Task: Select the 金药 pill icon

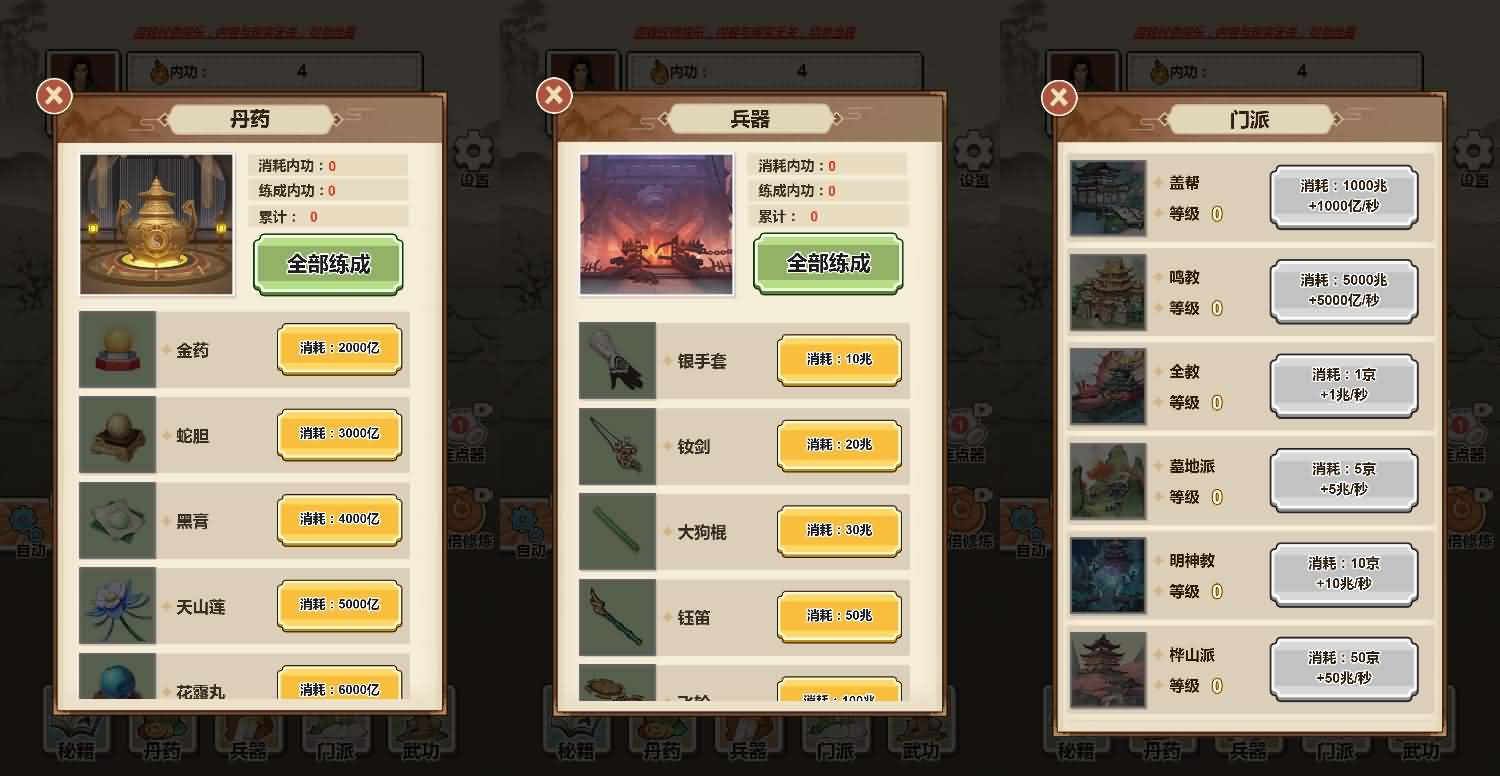Action: pyautogui.click(x=116, y=349)
